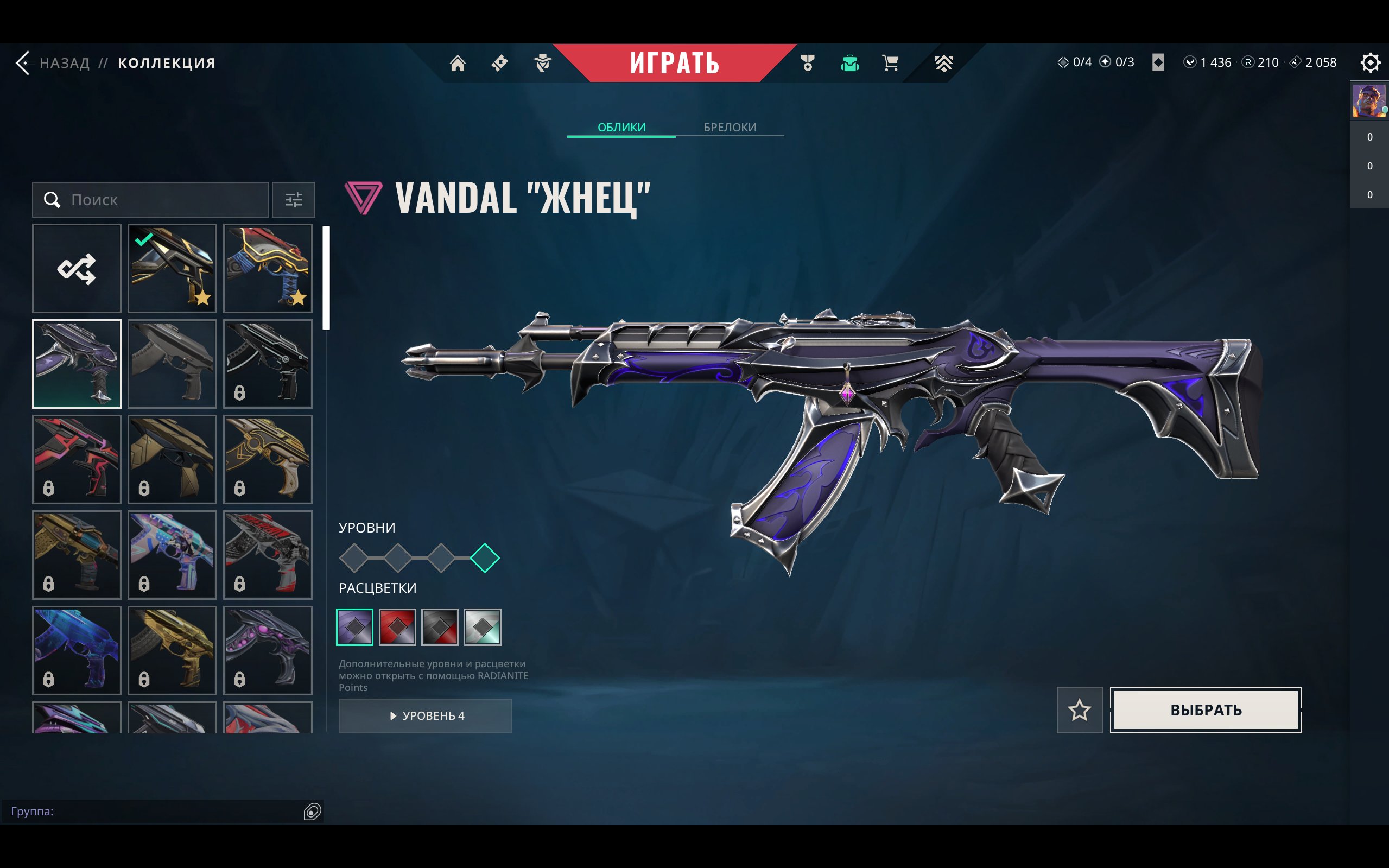Viewport: 1389px width, 868px height.
Task: Open the skin filter options button
Action: click(x=293, y=200)
